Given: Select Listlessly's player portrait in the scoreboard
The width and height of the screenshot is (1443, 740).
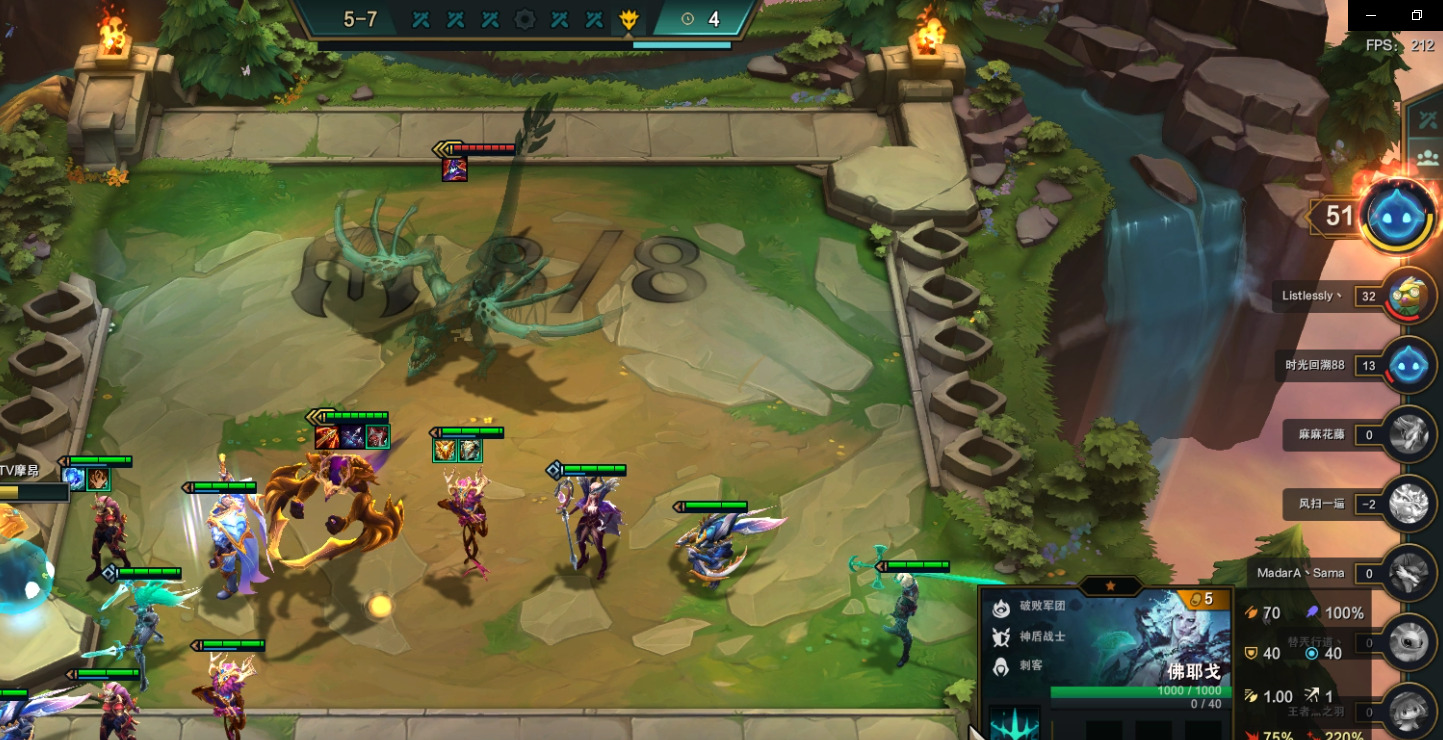Looking at the screenshot, I should click(1411, 296).
